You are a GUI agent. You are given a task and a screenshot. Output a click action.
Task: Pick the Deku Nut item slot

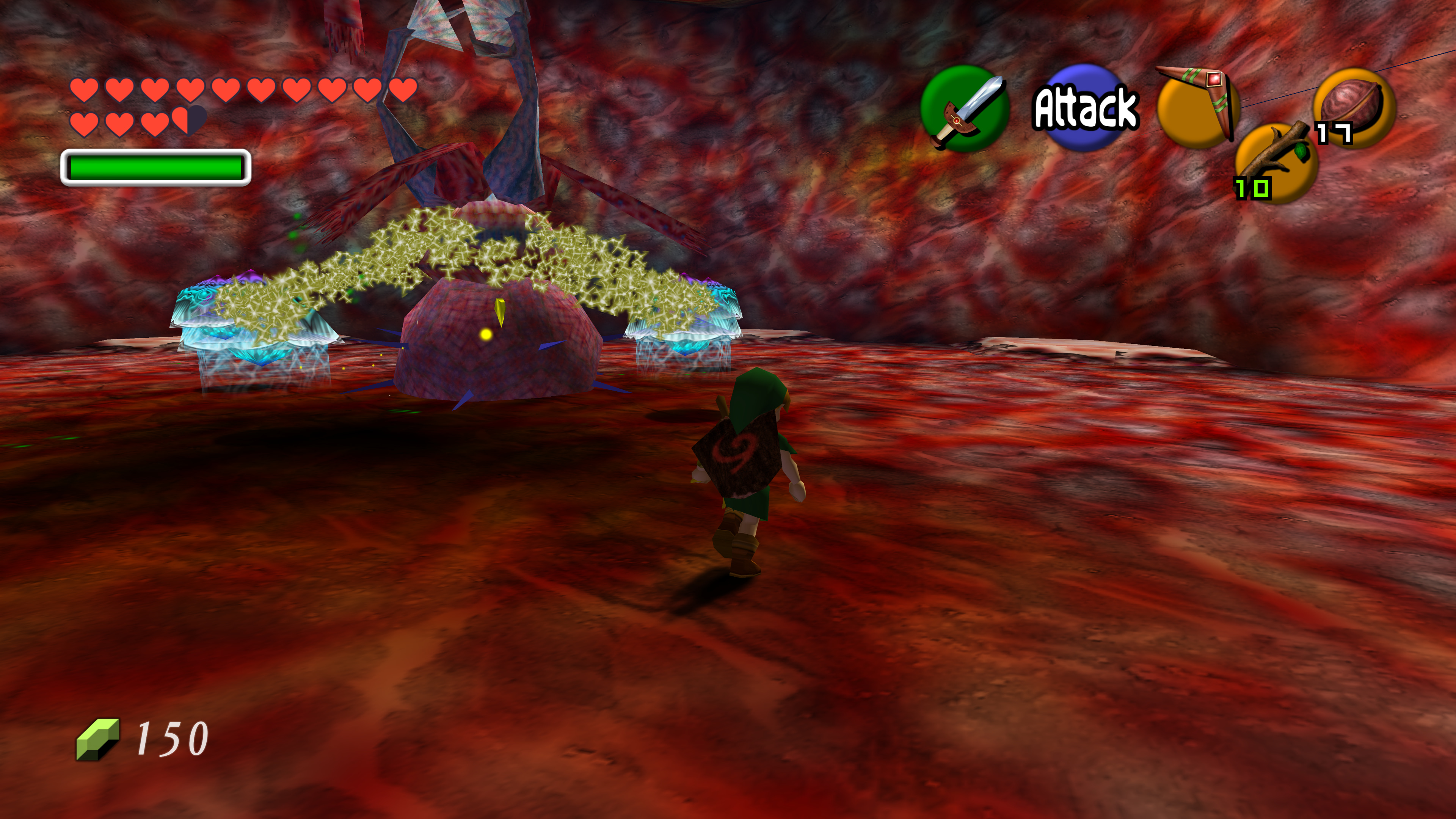click(1354, 107)
